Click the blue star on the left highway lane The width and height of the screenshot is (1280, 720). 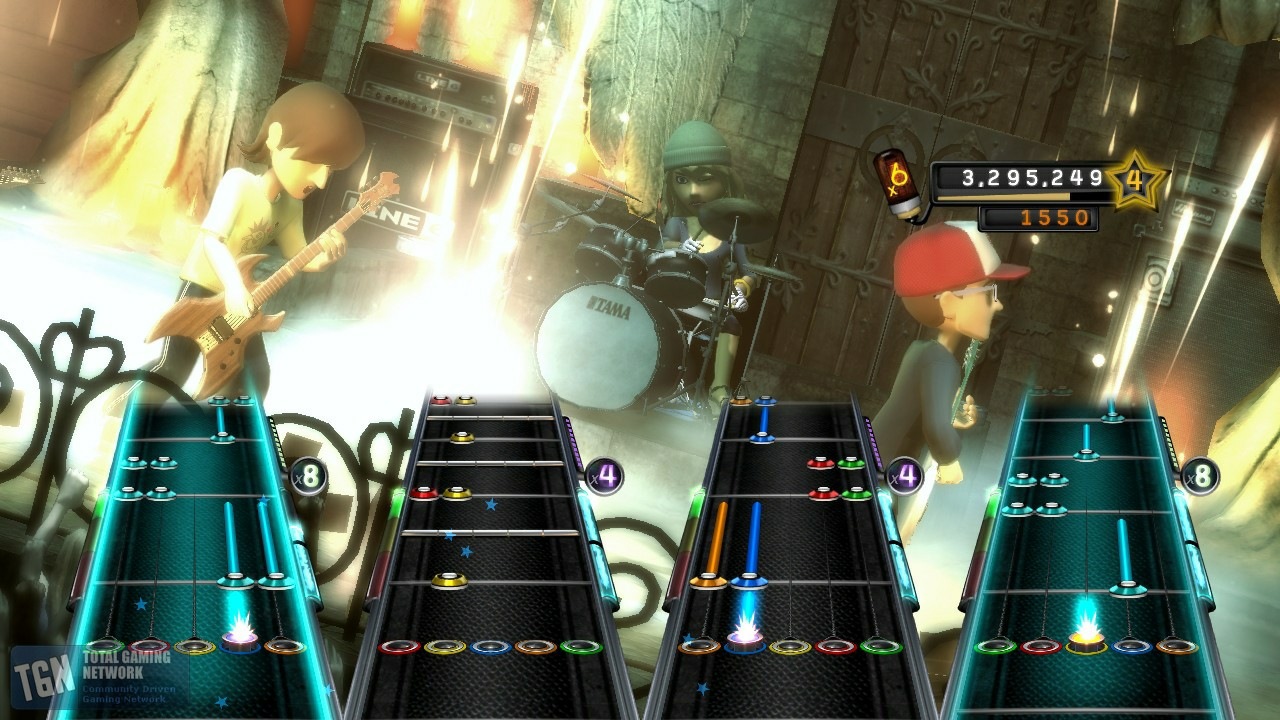tap(140, 604)
